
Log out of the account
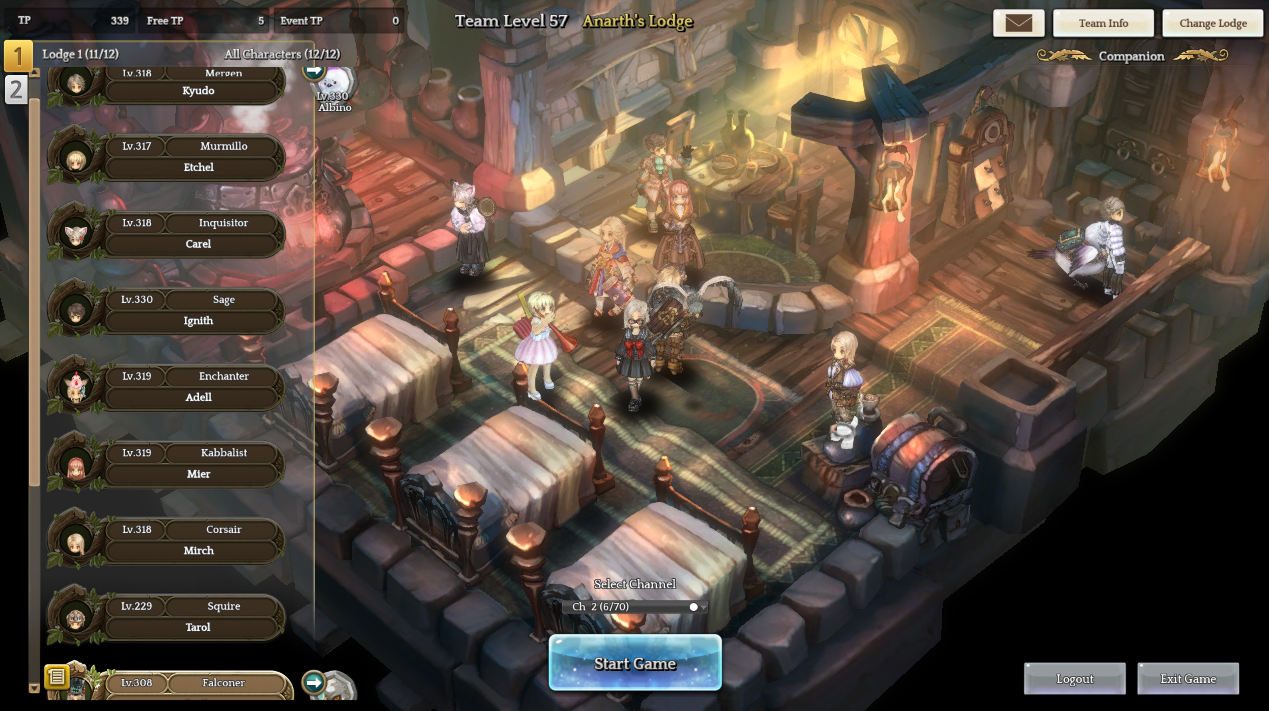pos(1074,679)
